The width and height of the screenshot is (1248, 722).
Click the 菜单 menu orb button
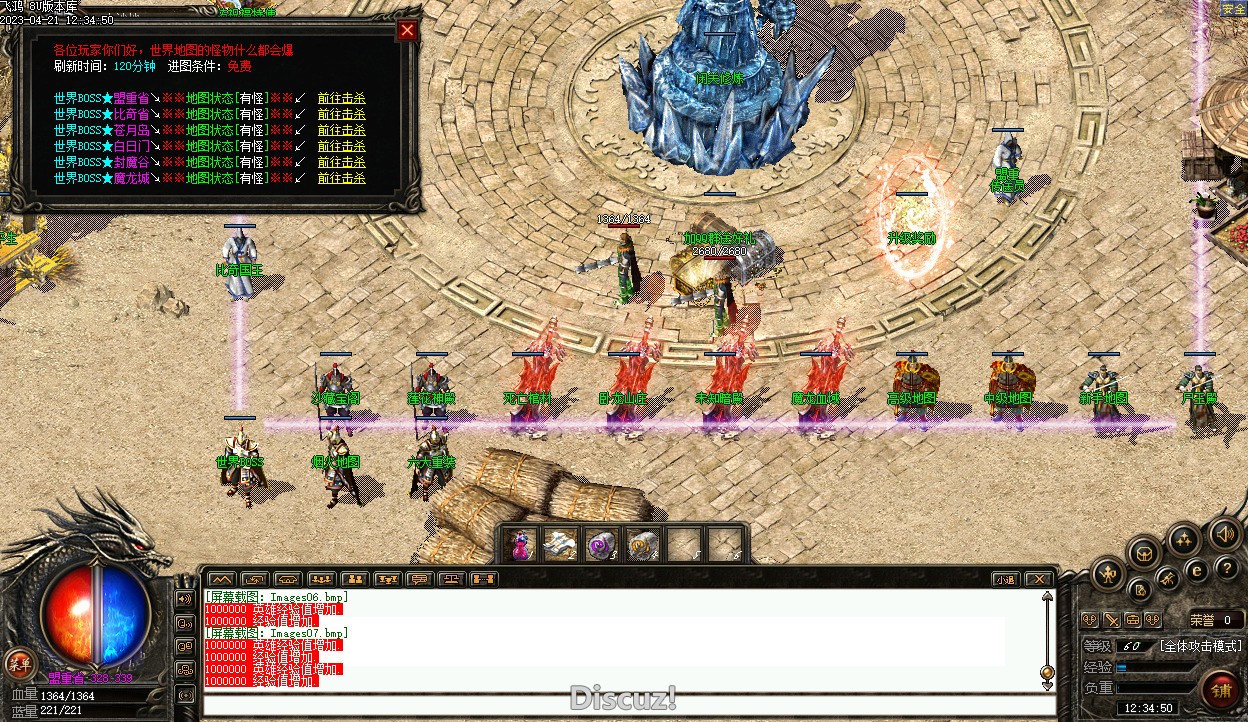[18, 662]
